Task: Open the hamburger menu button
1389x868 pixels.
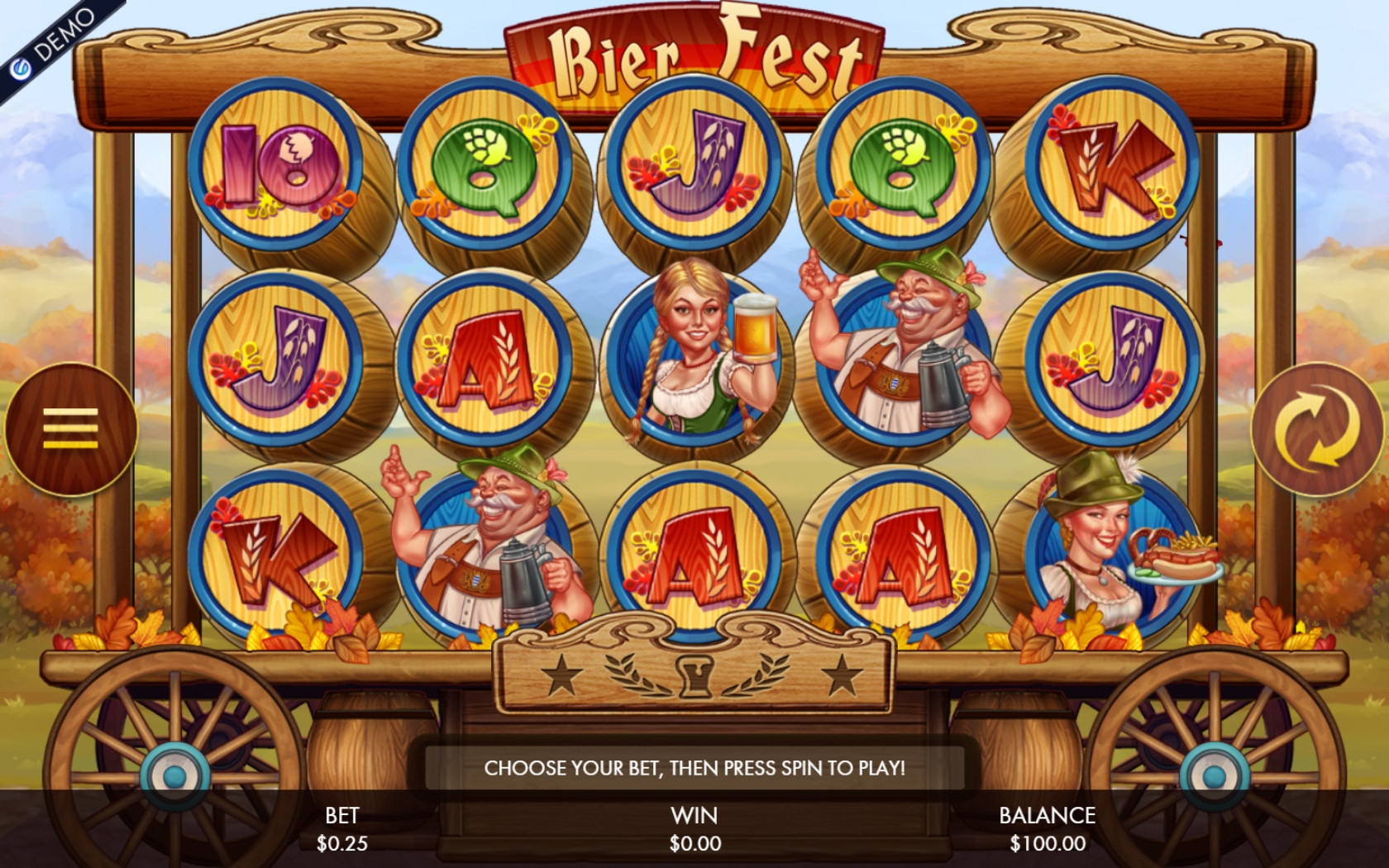Action: click(71, 428)
